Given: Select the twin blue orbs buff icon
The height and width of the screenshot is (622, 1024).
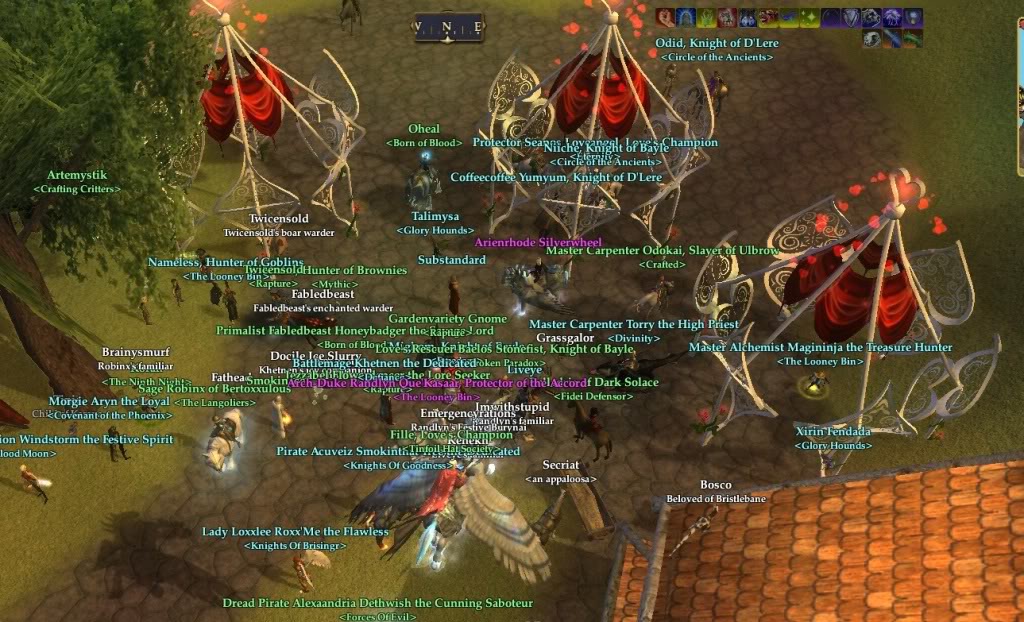Looking at the screenshot, I should click(748, 17).
